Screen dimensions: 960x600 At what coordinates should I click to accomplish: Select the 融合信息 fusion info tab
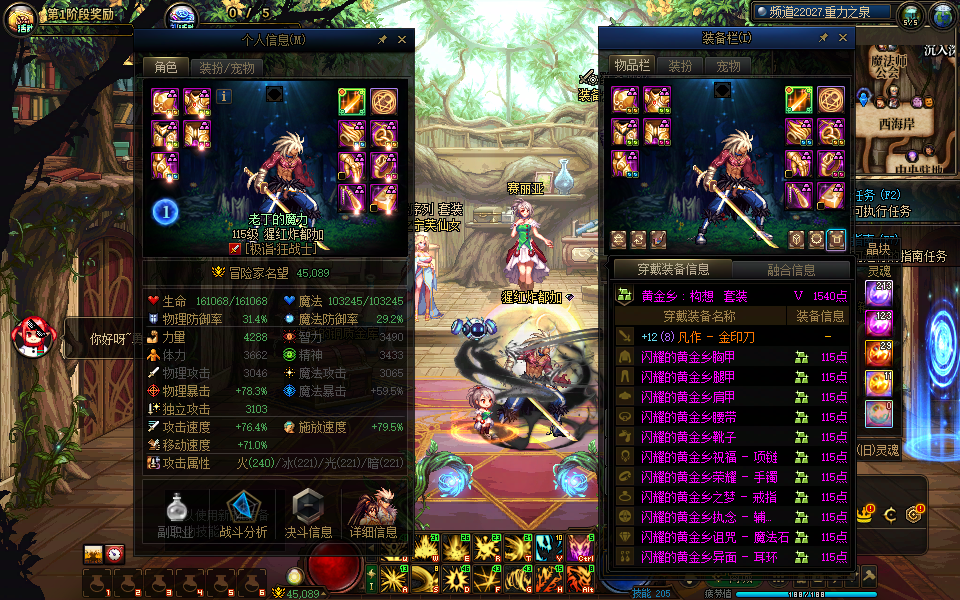tap(791, 269)
